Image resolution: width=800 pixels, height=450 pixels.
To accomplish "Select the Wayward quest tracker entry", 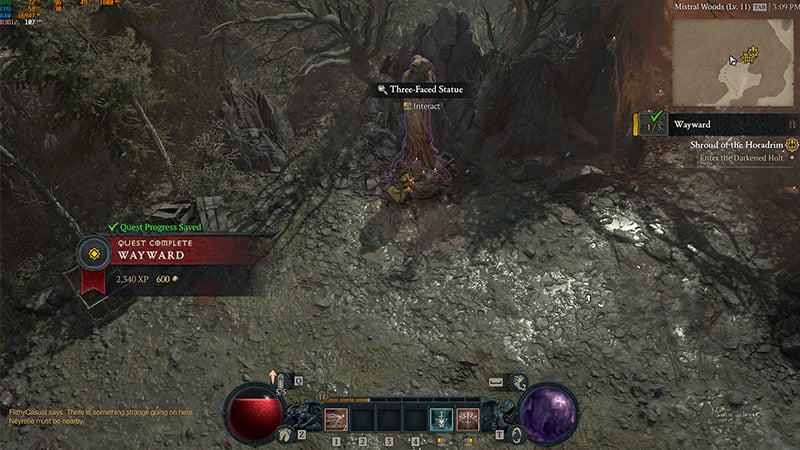I will point(692,124).
